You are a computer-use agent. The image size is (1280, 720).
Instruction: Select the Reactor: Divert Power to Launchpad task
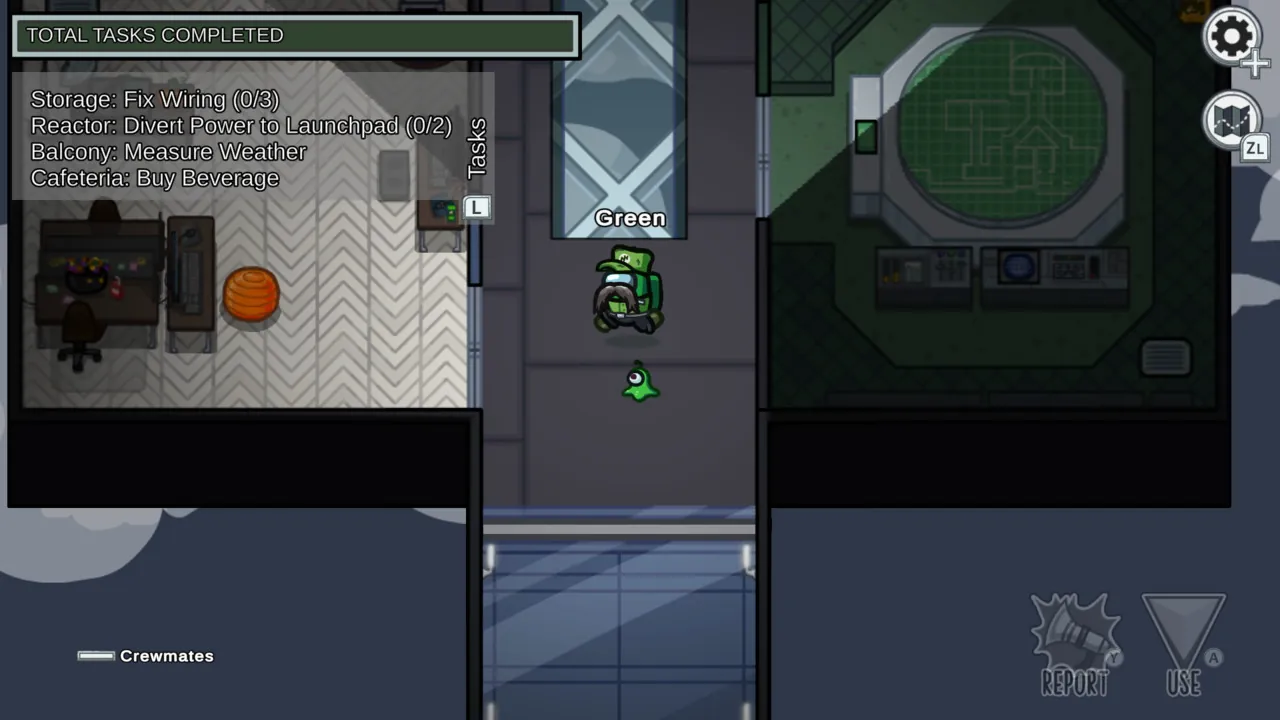click(x=241, y=126)
